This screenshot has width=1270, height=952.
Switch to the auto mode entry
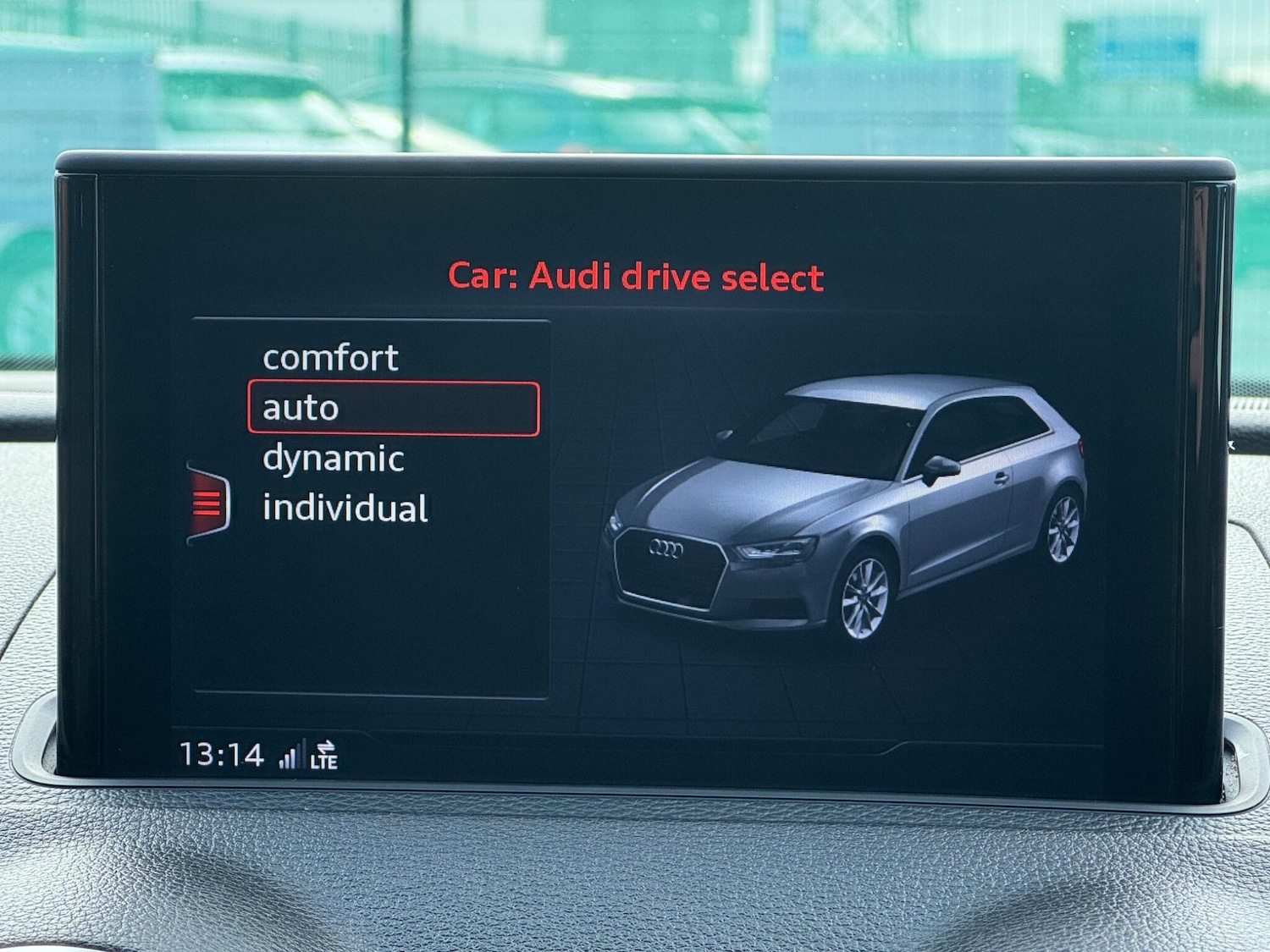[x=299, y=407]
